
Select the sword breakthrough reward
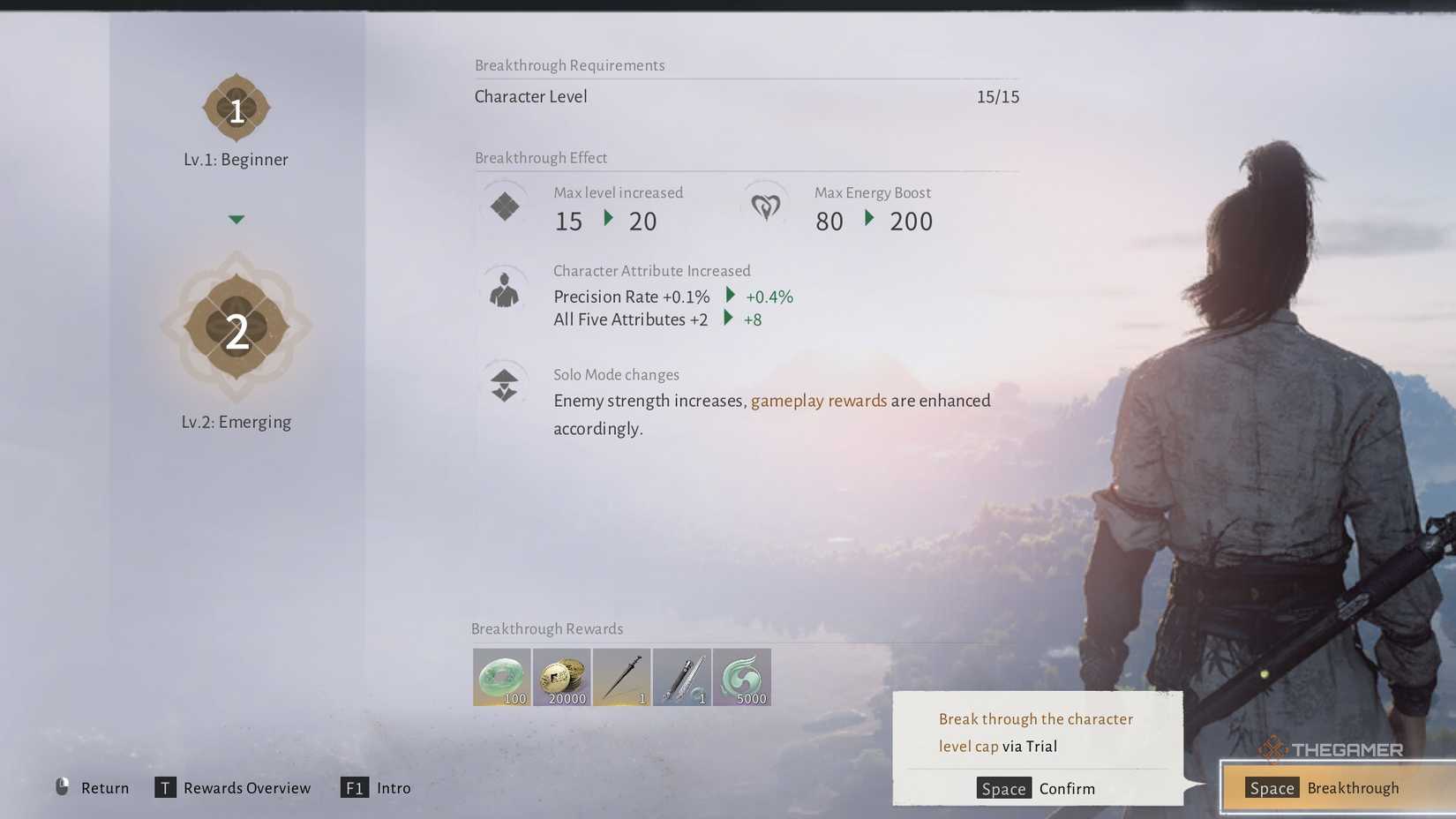(x=621, y=676)
